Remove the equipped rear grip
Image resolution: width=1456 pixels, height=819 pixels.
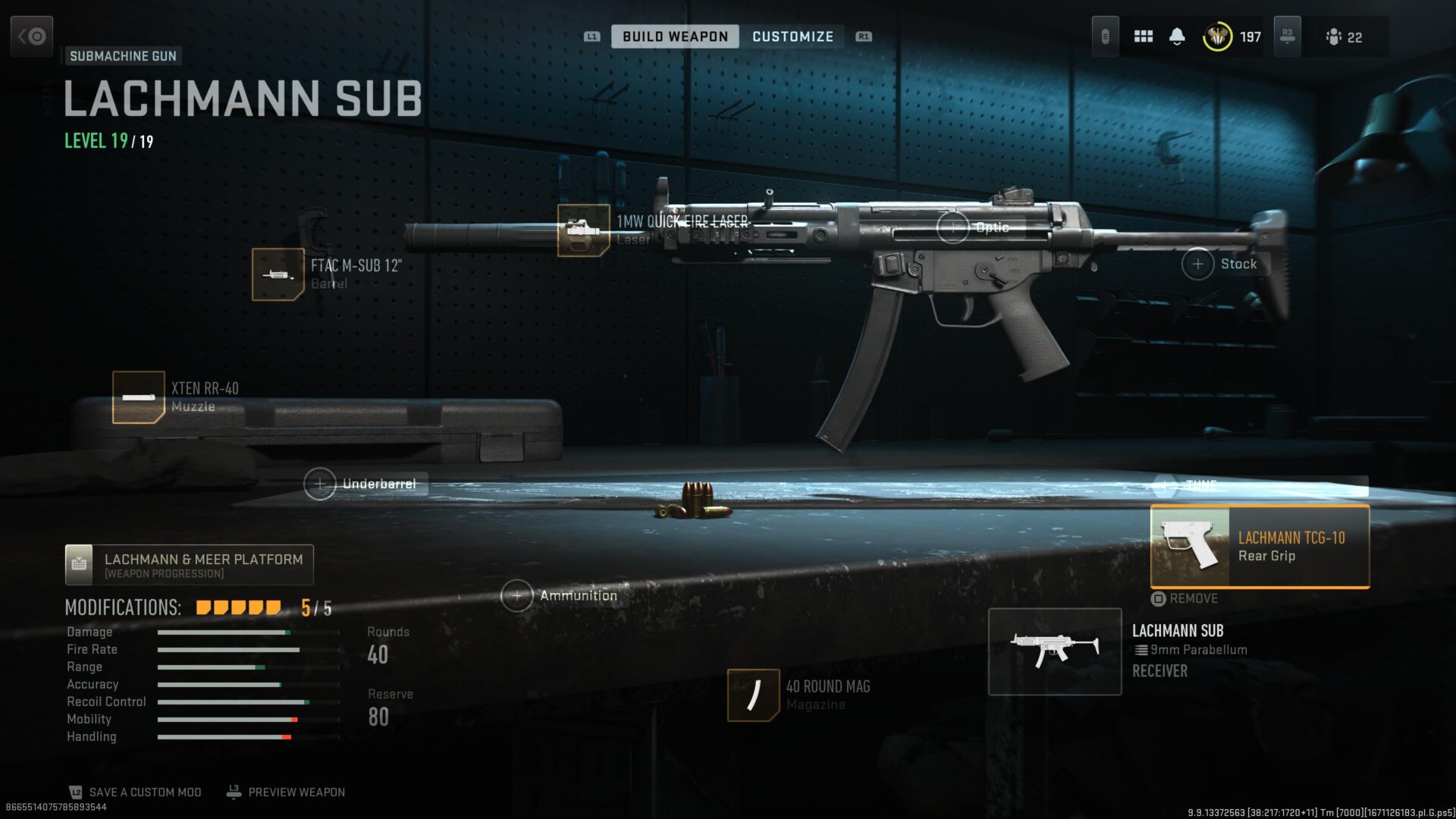(x=1185, y=598)
